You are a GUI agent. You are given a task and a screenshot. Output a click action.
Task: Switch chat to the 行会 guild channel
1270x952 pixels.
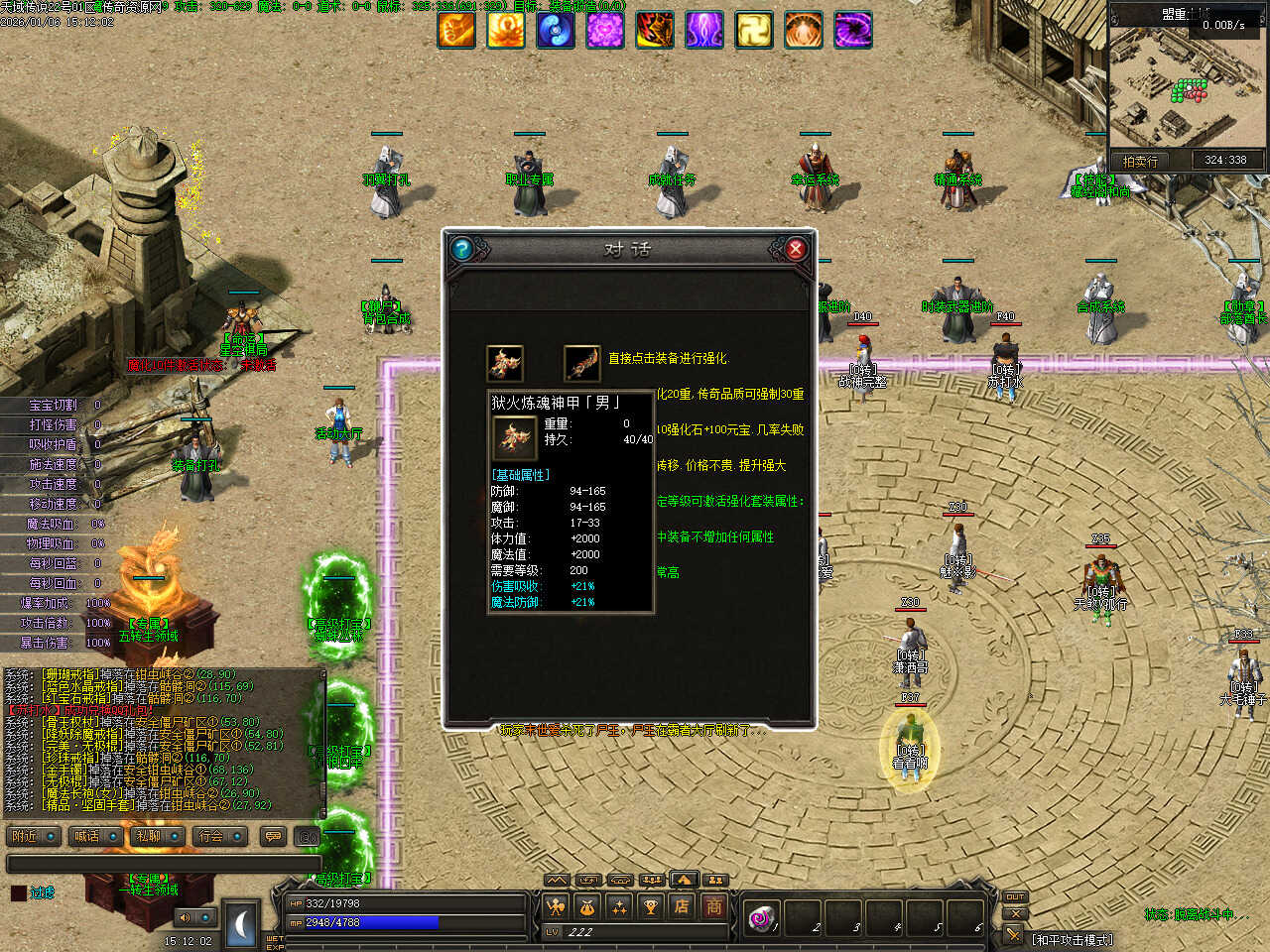point(219,837)
